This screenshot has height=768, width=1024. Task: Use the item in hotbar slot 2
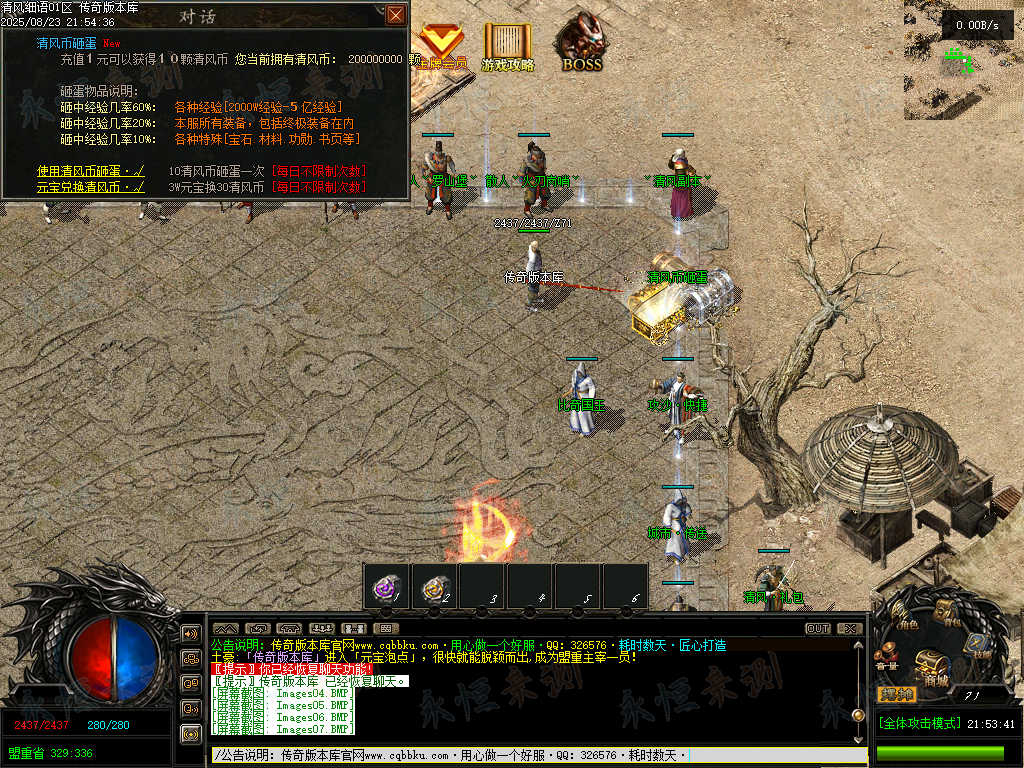(x=435, y=588)
